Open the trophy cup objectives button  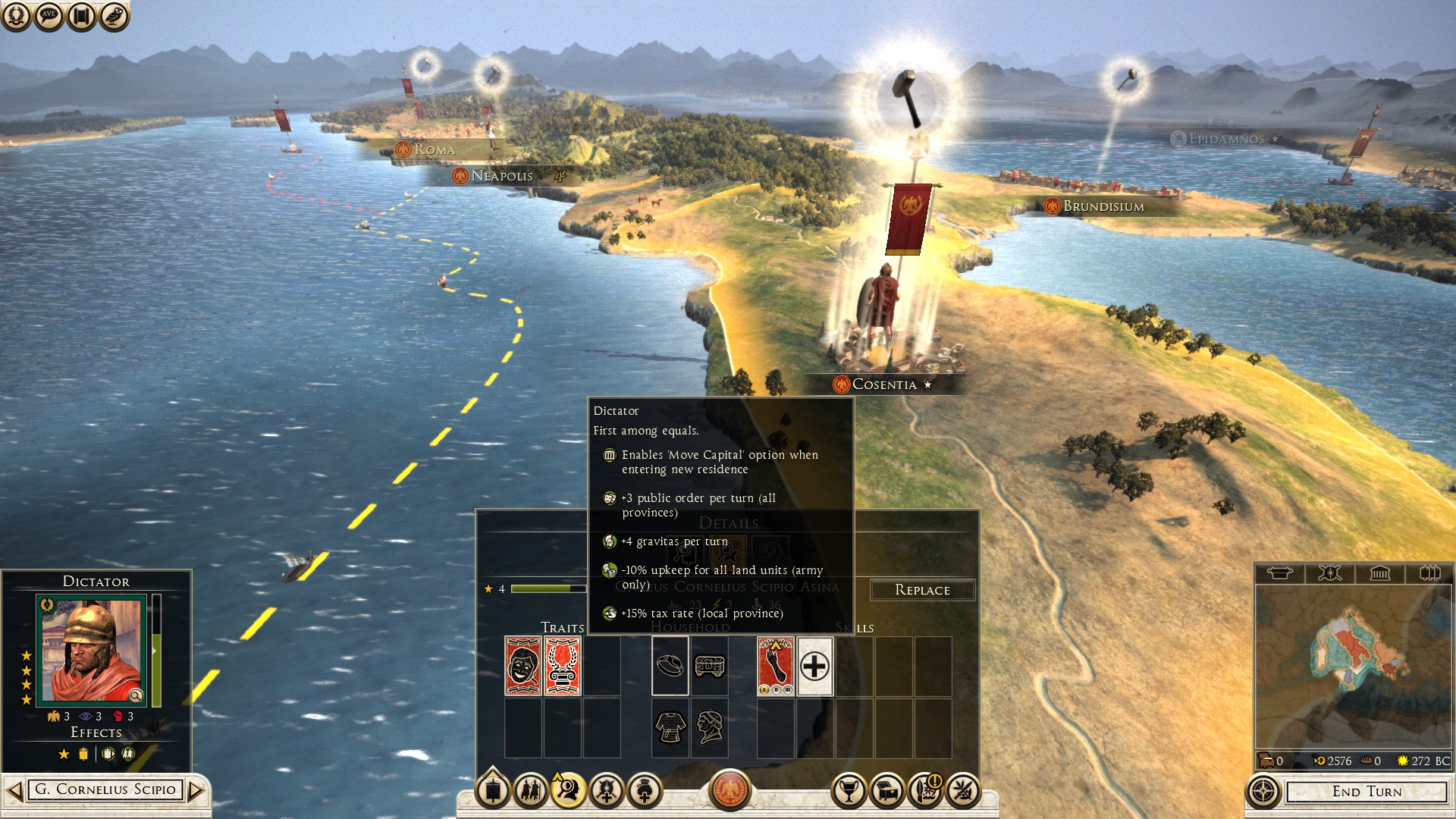tap(849, 791)
